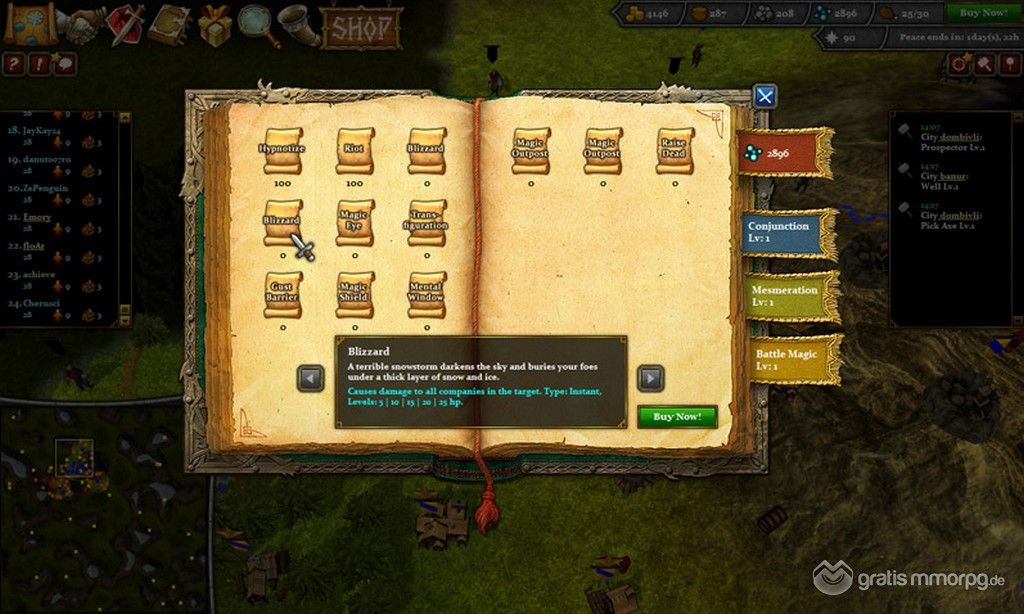Choose the Raise Dead scroll
Viewport: 1024px width, 614px height.
click(x=675, y=149)
